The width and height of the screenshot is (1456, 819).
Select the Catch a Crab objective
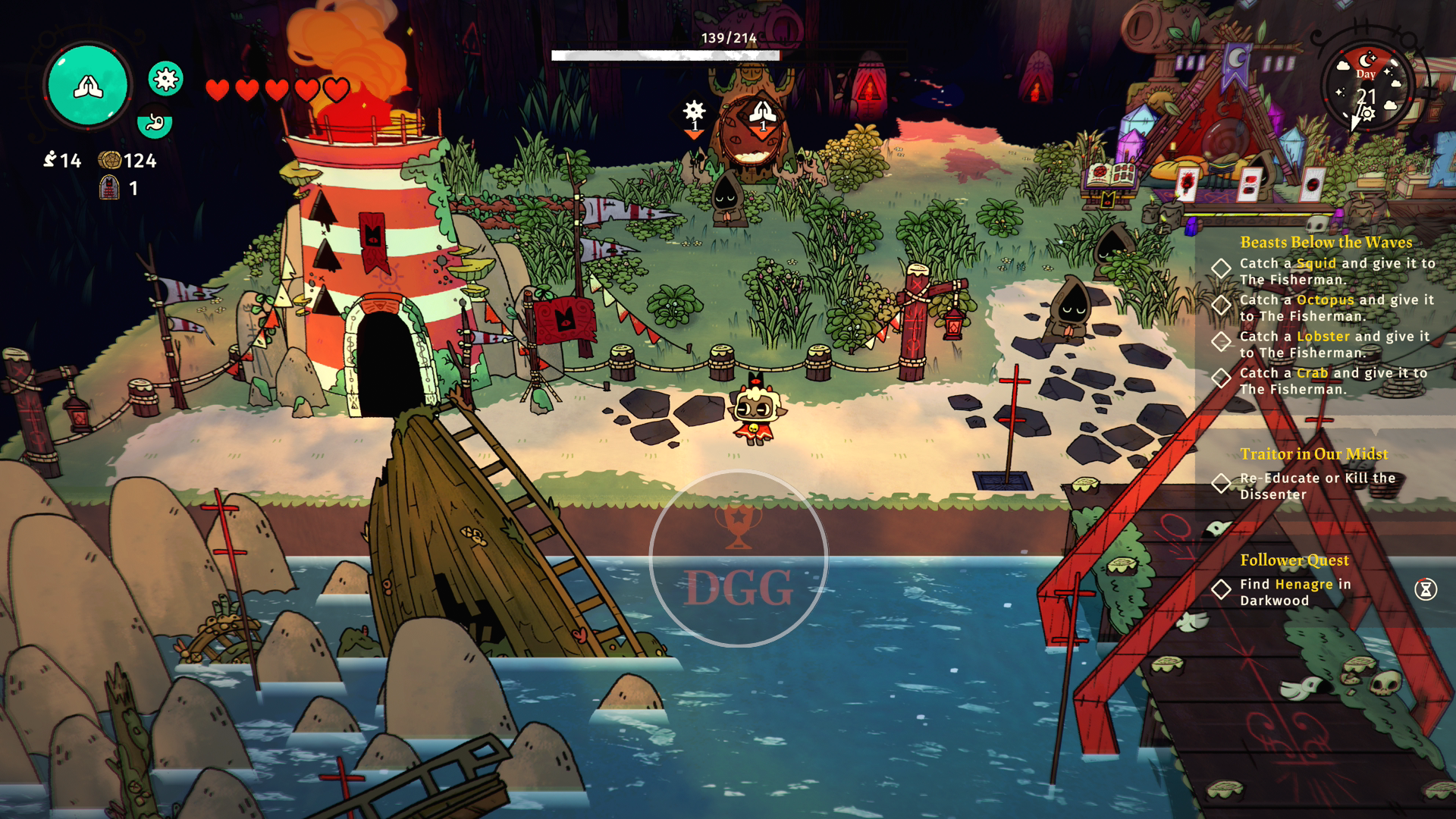[x=1333, y=381]
